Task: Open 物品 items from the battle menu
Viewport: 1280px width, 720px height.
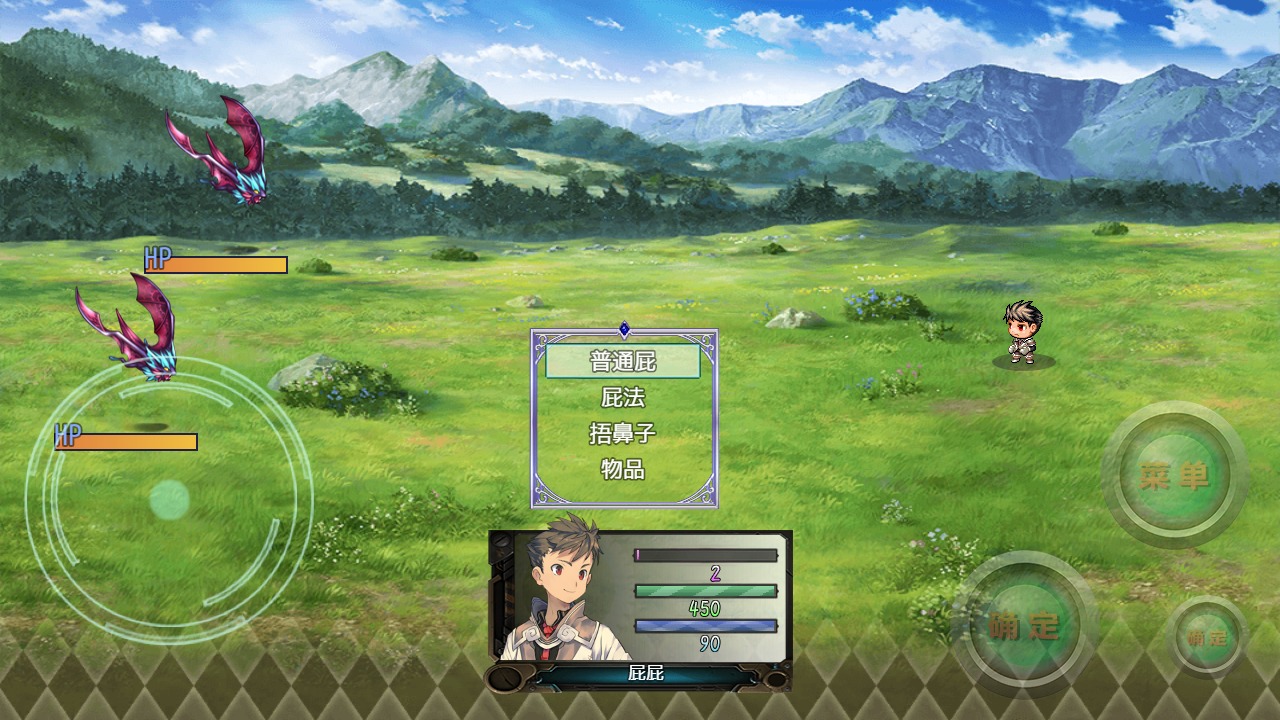Action: 623,468
